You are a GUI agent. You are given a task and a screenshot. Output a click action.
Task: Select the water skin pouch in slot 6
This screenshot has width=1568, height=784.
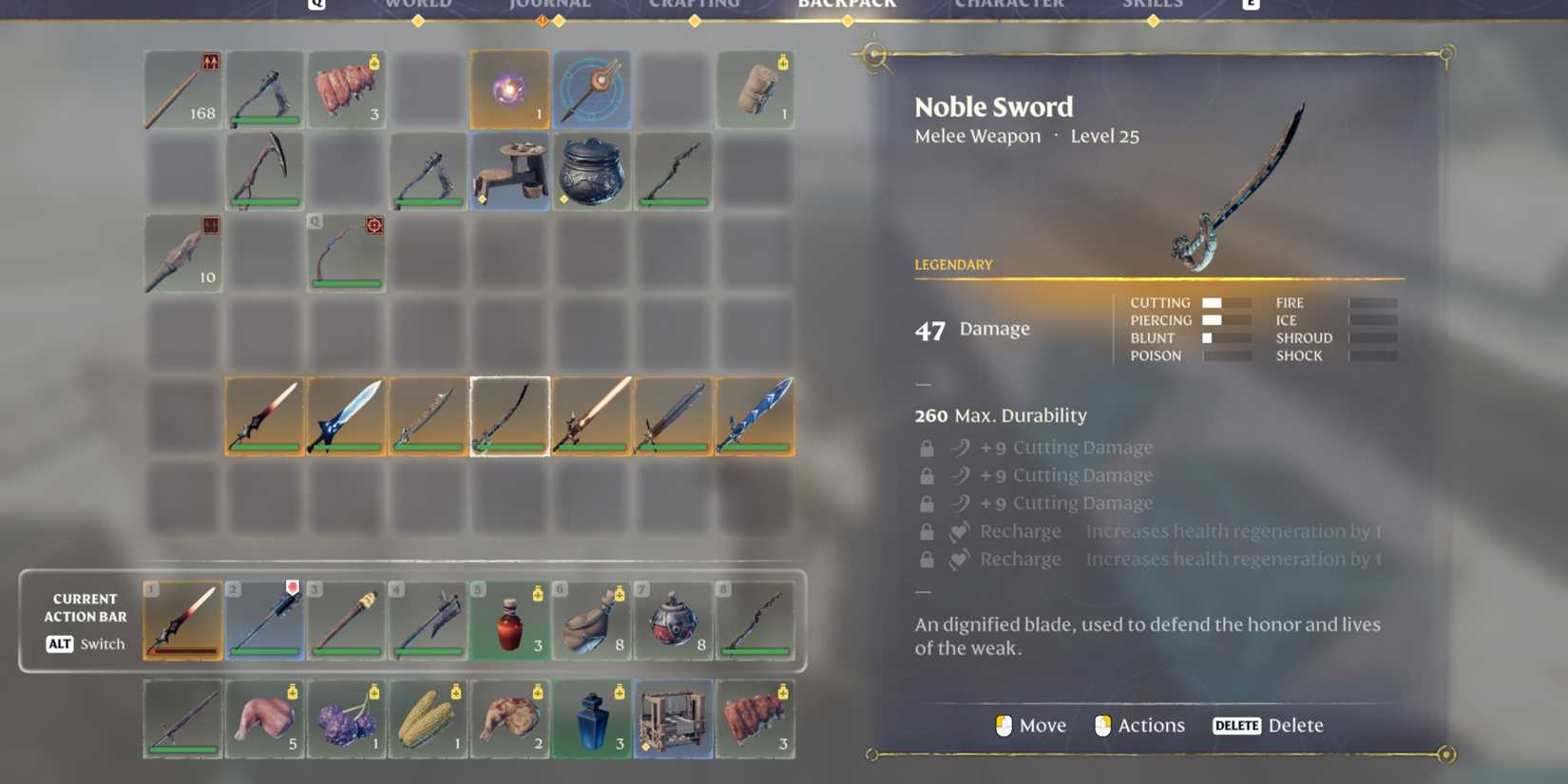[x=591, y=620]
